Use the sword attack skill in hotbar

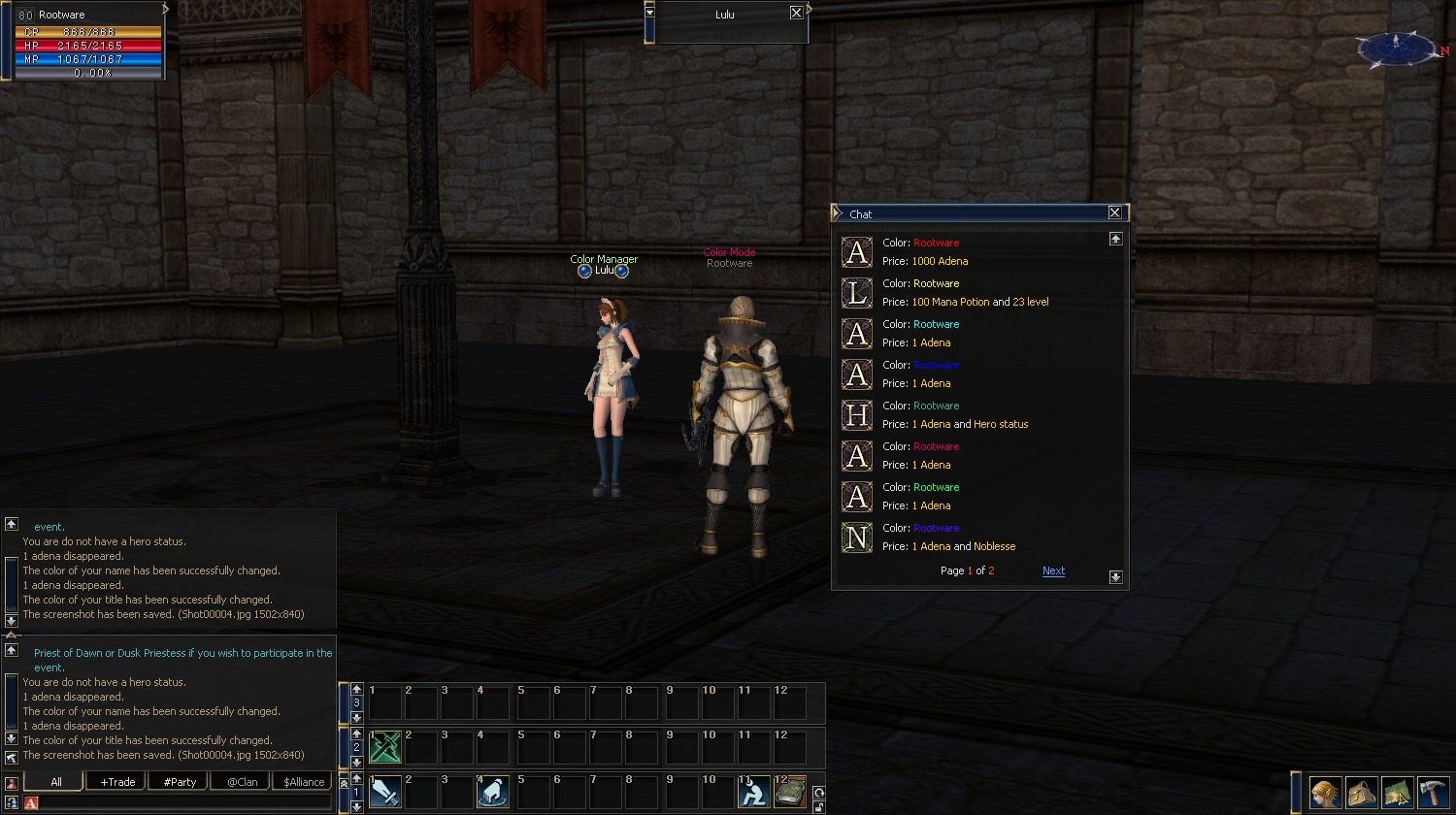[x=385, y=793]
